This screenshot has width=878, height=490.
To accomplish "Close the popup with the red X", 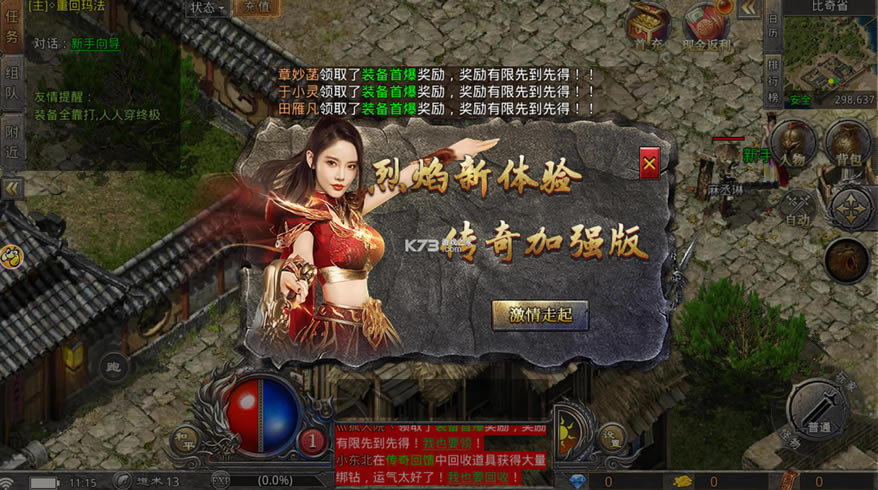I will [649, 163].
